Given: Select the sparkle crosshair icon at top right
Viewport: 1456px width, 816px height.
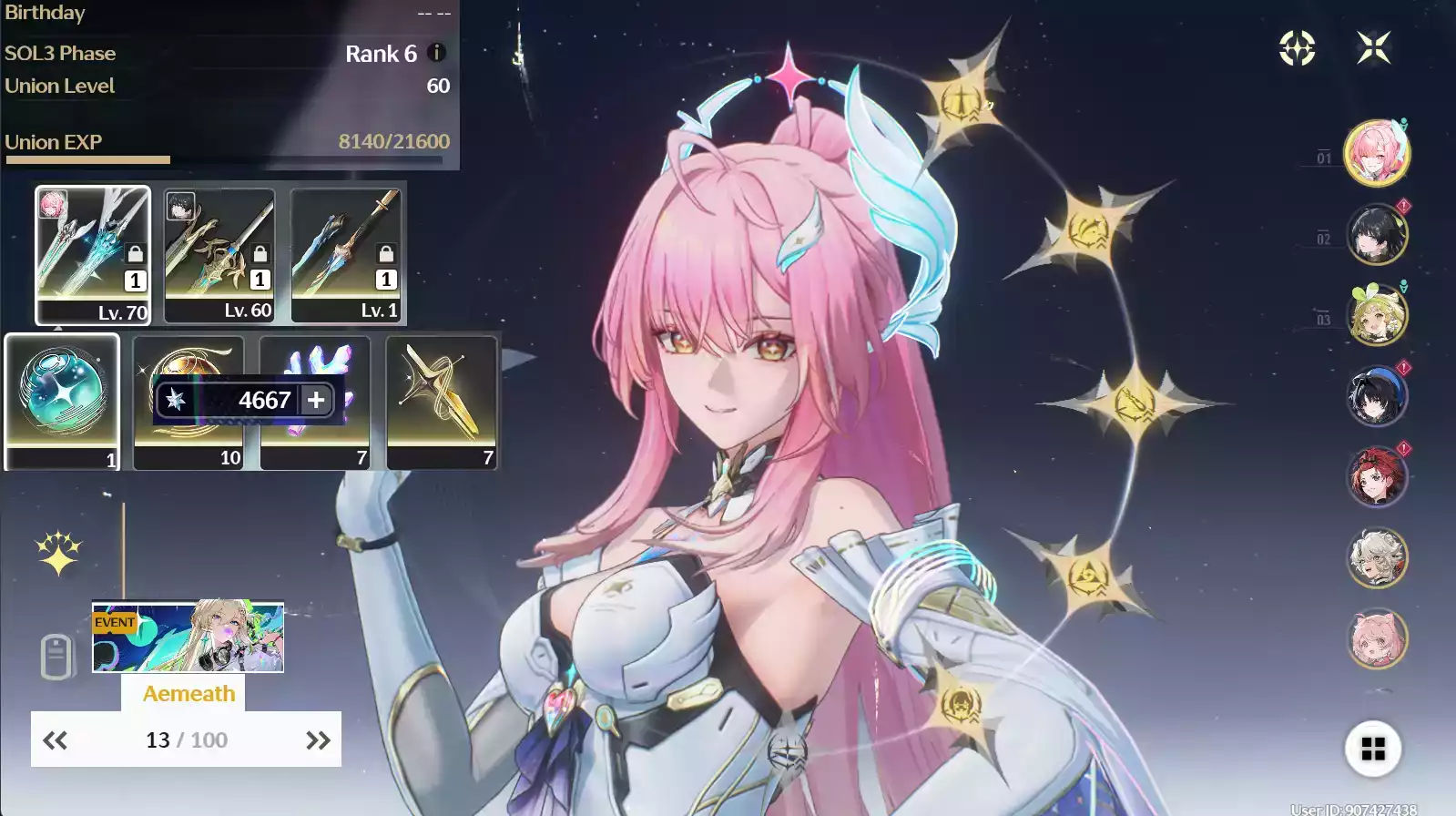Looking at the screenshot, I should click(x=1297, y=49).
